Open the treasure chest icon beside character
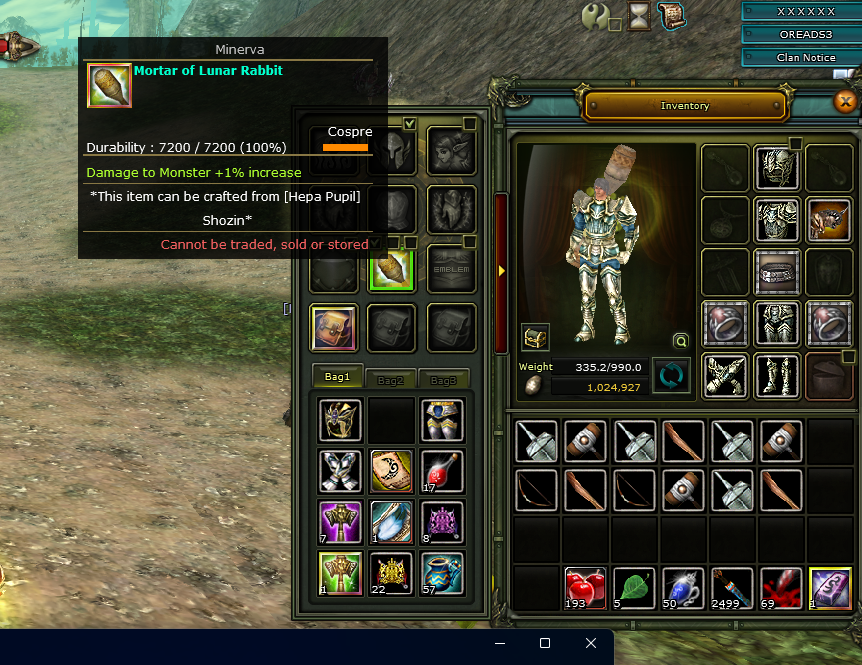862x665 pixels. click(535, 338)
